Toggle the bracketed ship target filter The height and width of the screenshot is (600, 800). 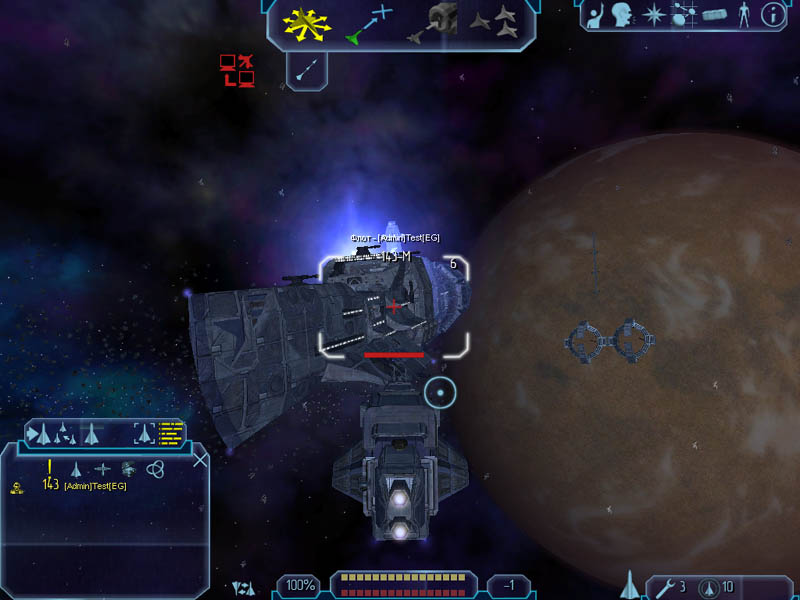click(145, 433)
